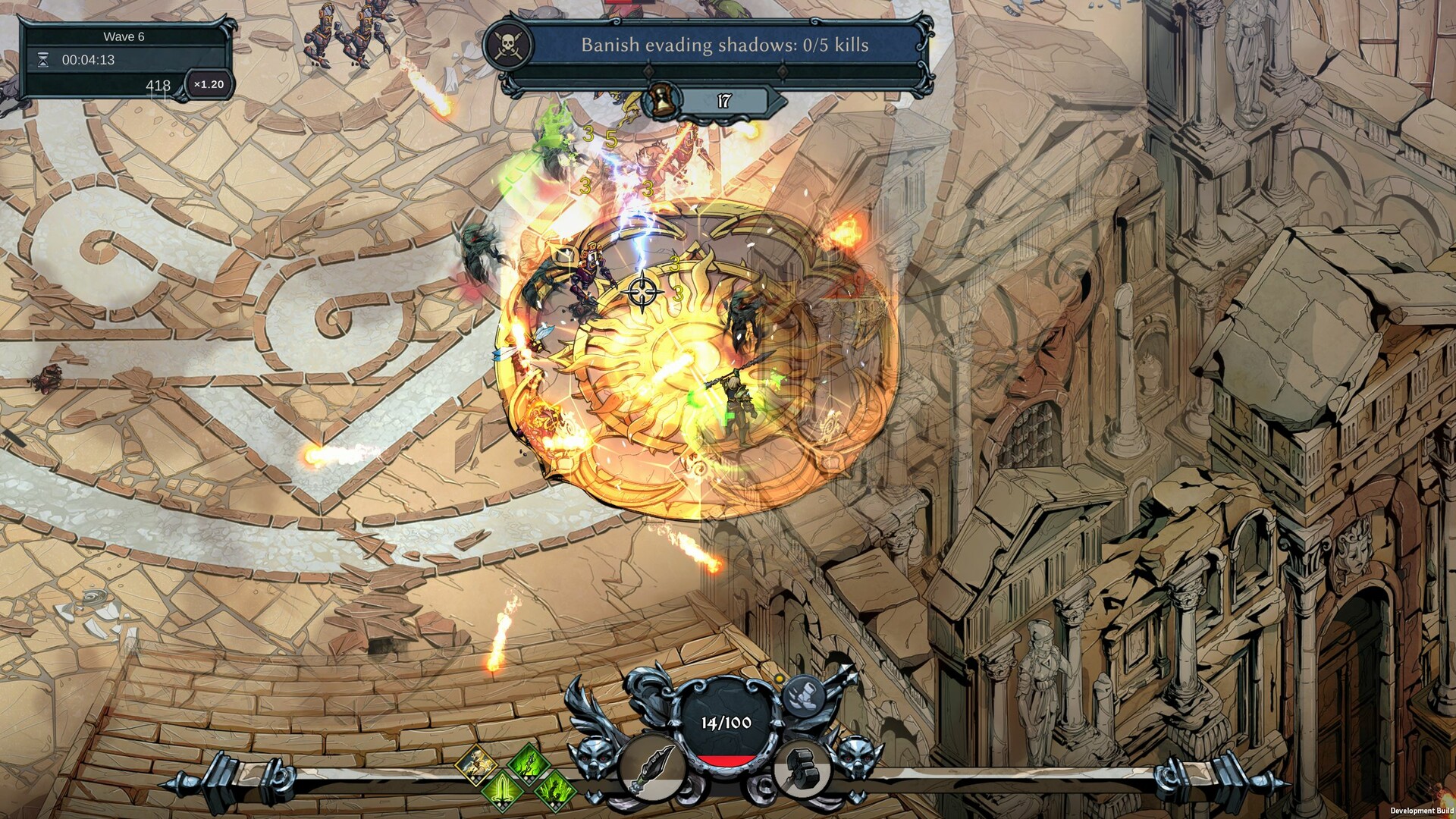The image size is (1456, 819).
Task: Click the skull-and-crossed-swords objective icon
Action: [507, 43]
